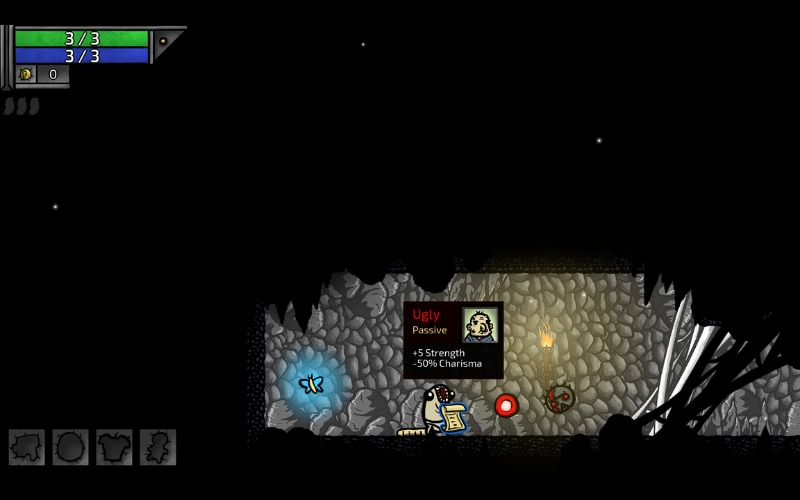Choose the doll figure equipment slot
Screen dimensions: 800x500
[158, 447]
